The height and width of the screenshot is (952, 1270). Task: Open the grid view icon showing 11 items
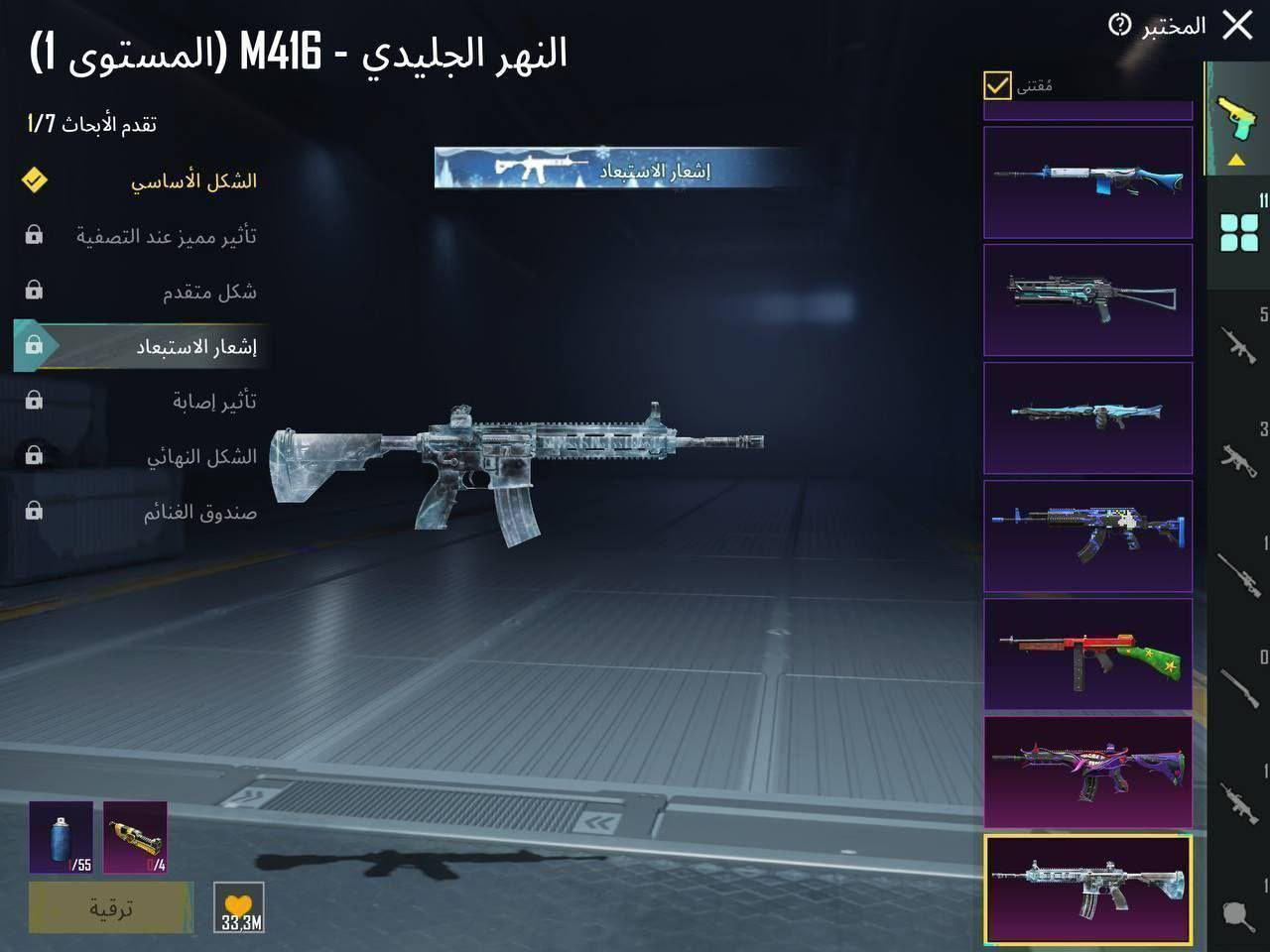pos(1236,228)
